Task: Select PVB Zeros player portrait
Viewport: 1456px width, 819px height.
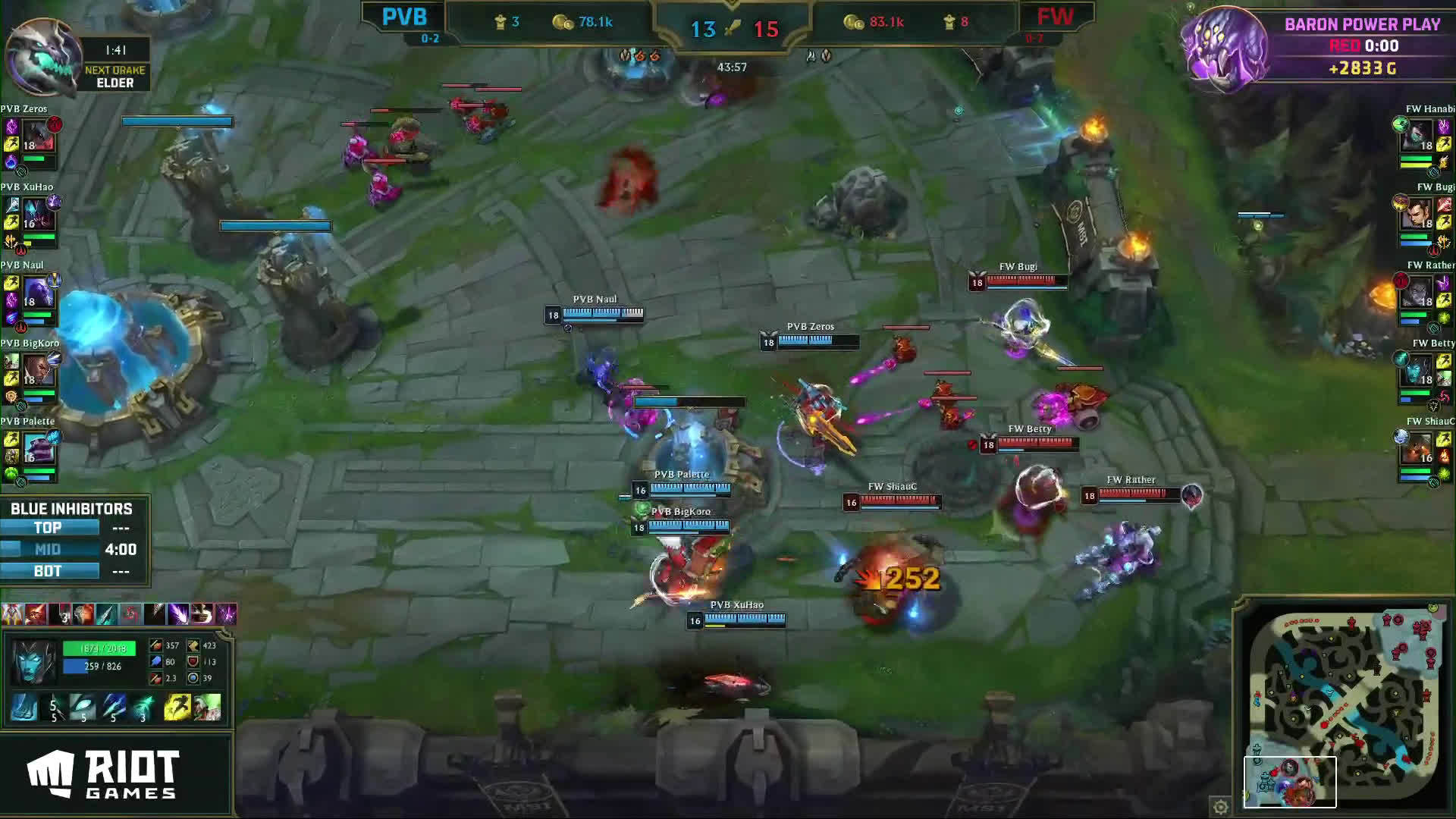Action: coord(37,136)
